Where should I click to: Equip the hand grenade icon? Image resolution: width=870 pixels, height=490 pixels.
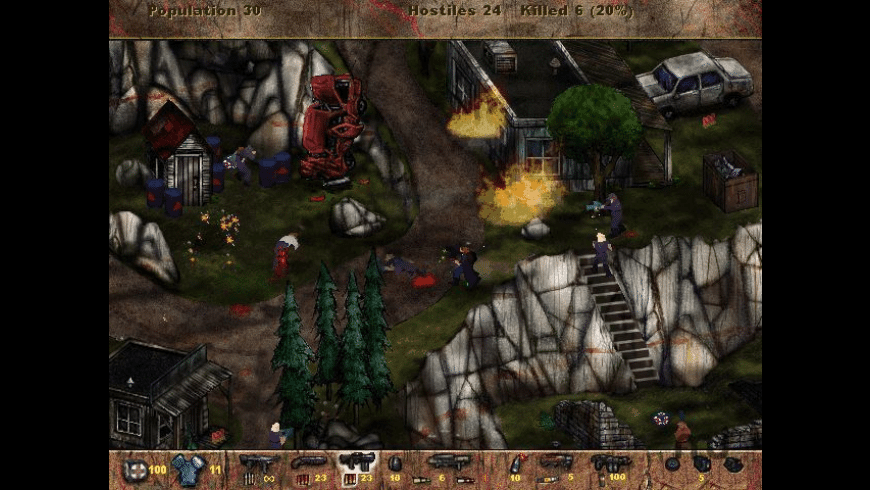point(395,464)
